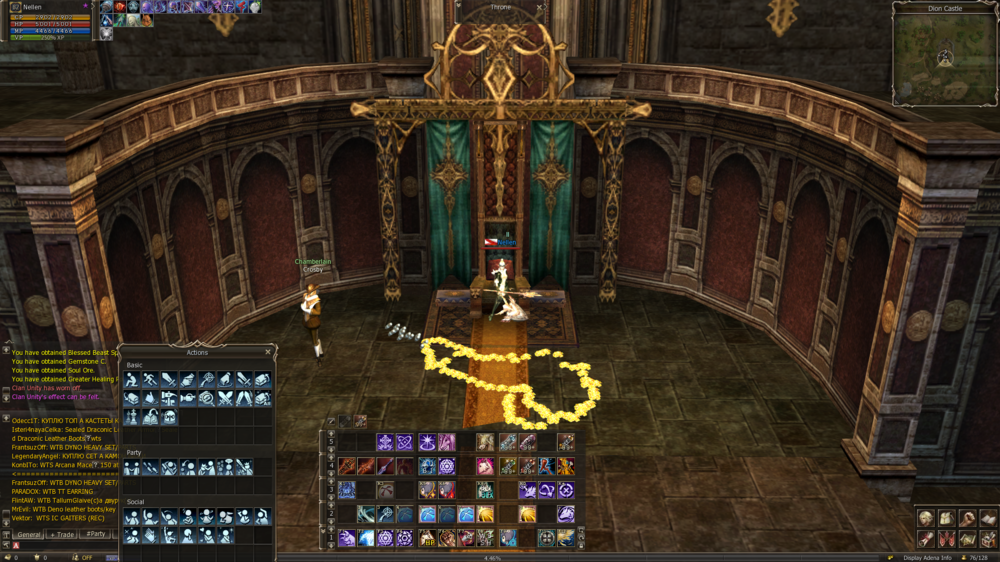Open the fist actions menu icon
The width and height of the screenshot is (1000, 562).
tap(967, 518)
